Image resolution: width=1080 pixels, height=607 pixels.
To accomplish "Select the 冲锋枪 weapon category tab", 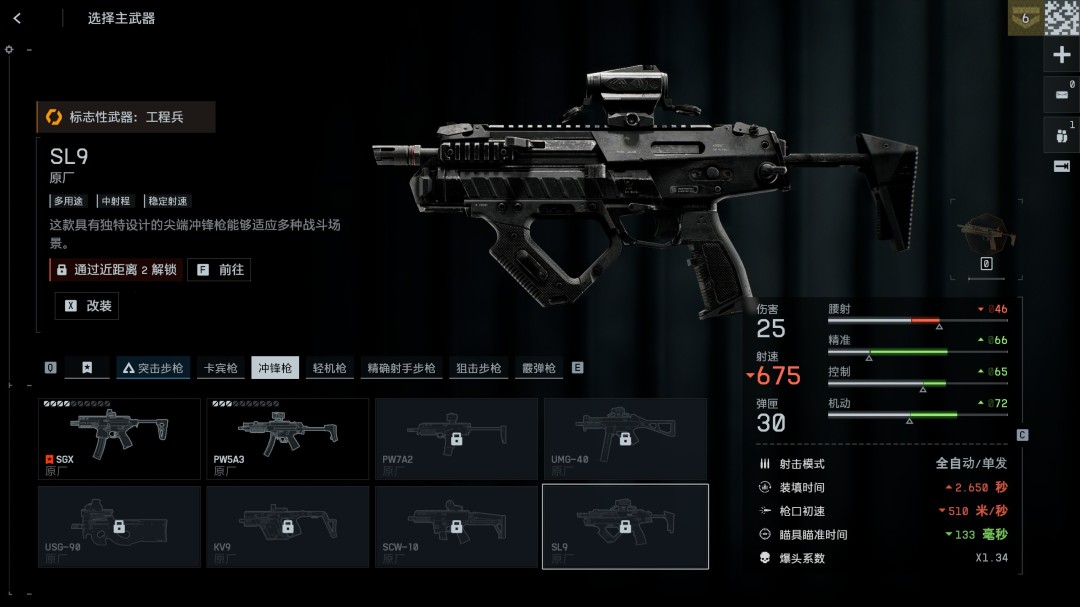I will point(275,368).
